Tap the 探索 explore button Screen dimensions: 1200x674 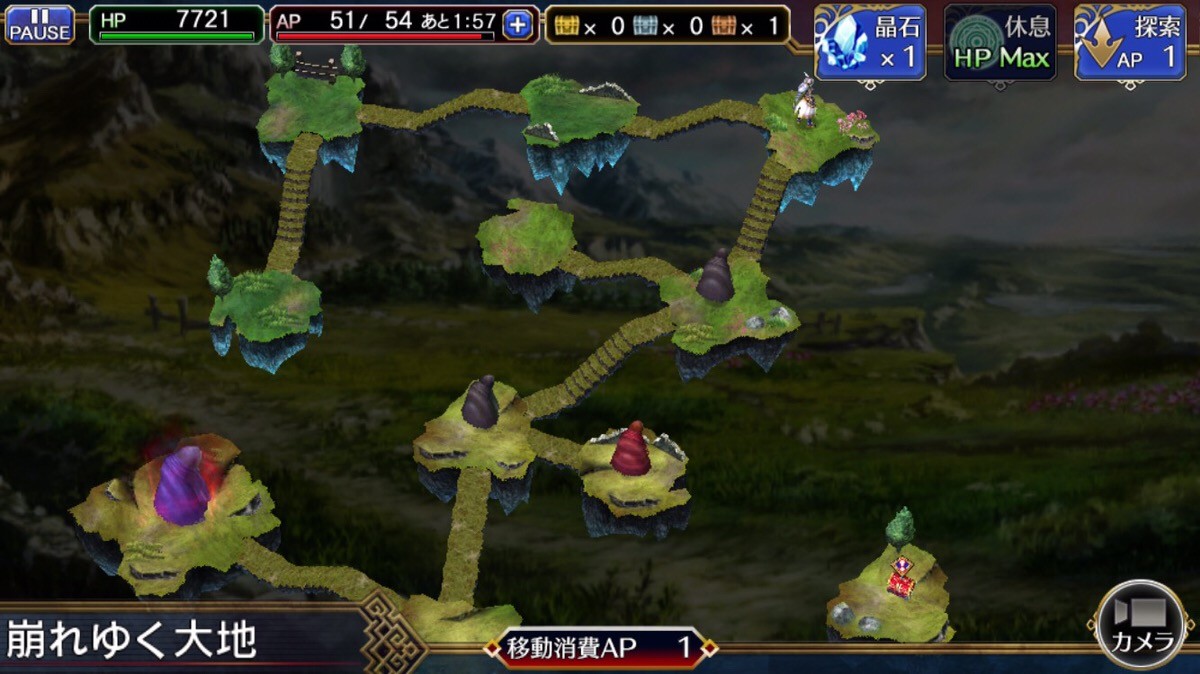pos(1129,43)
